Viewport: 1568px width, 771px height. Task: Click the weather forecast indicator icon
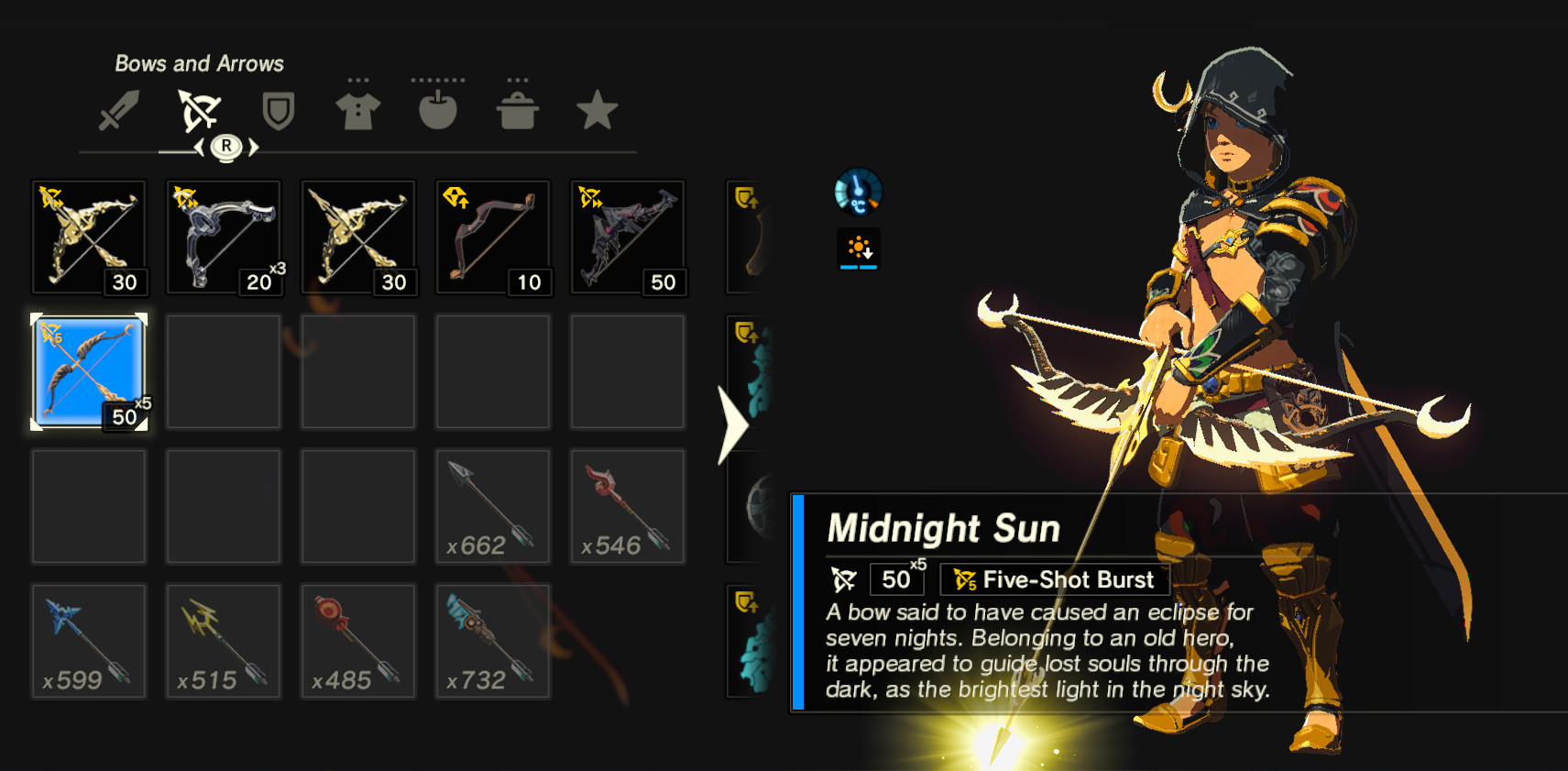click(858, 248)
